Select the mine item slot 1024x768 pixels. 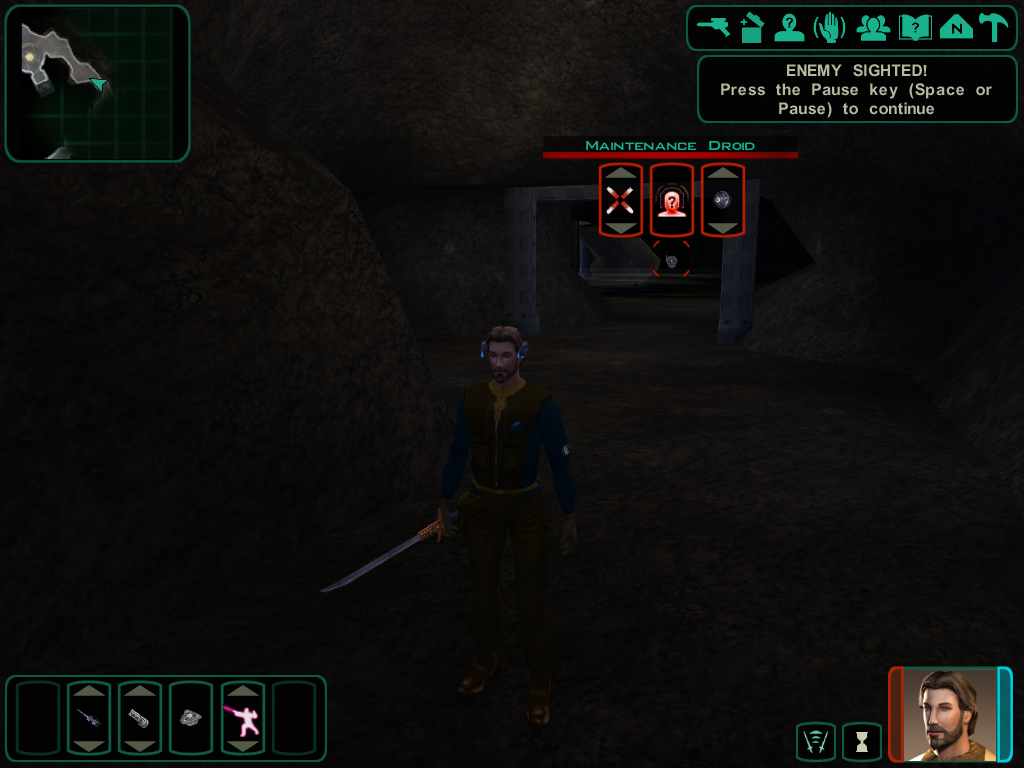(x=190, y=717)
